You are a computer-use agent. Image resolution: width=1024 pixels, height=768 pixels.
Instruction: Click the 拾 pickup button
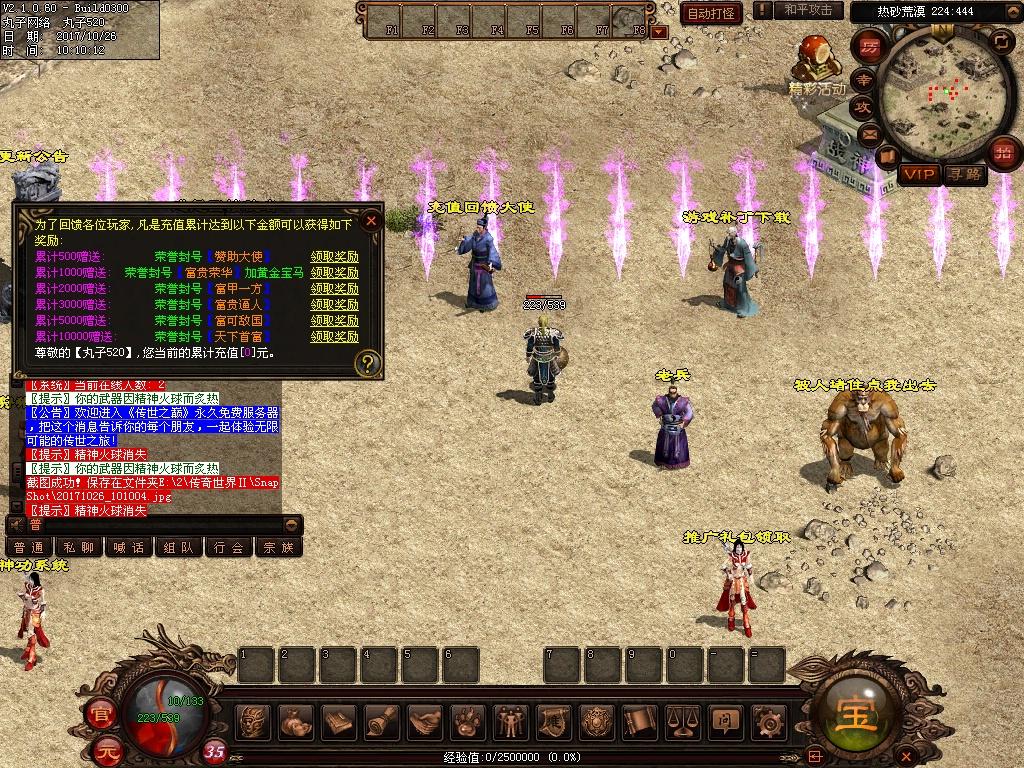(x=1003, y=154)
